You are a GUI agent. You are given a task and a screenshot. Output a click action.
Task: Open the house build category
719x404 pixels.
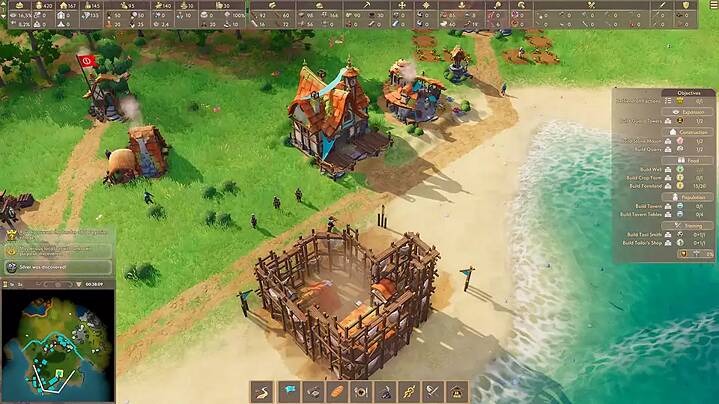tap(457, 391)
